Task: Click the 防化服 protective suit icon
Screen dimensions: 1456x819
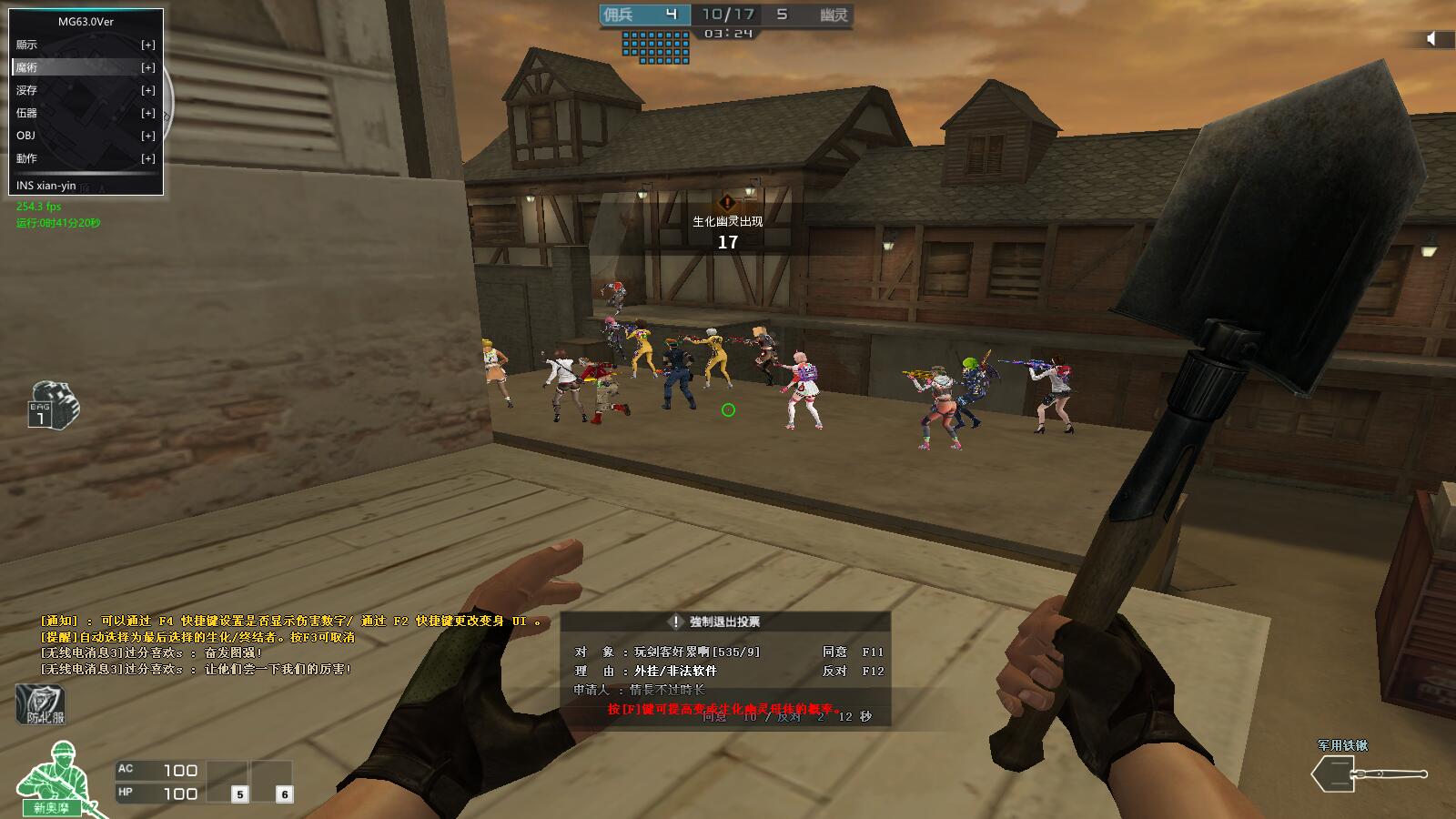Action: click(x=41, y=704)
